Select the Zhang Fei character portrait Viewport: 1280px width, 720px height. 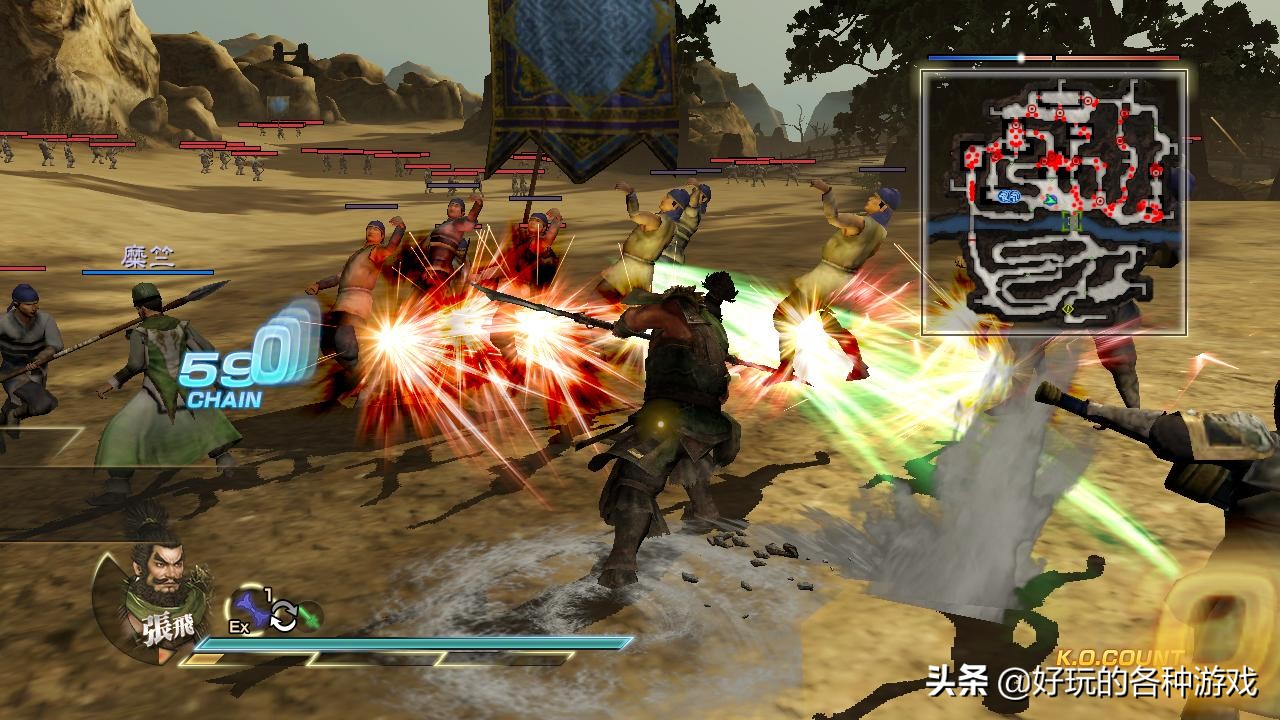point(150,595)
